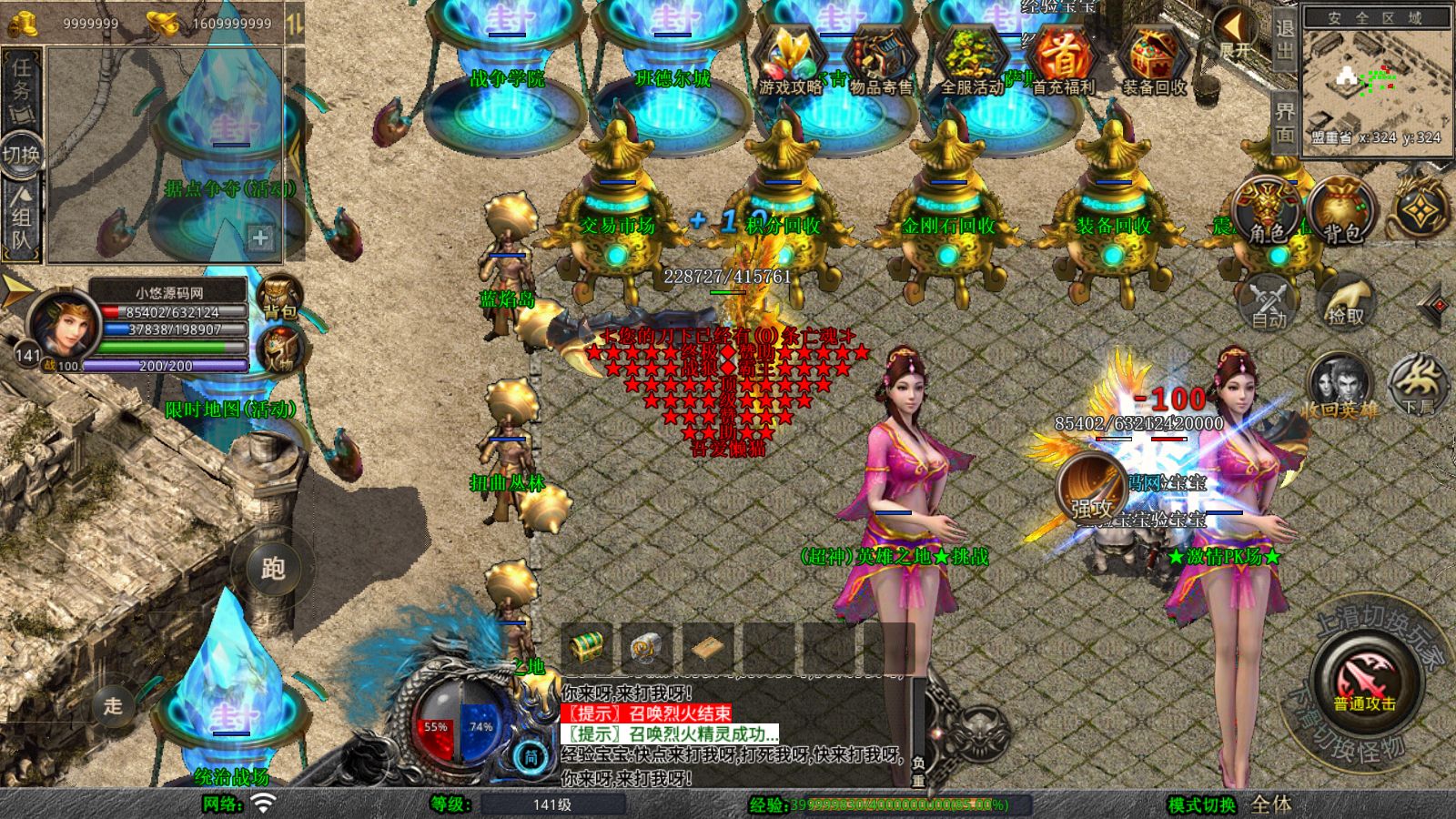Tap the 捡取 pickup button
The height and width of the screenshot is (819, 1456).
[1345, 302]
